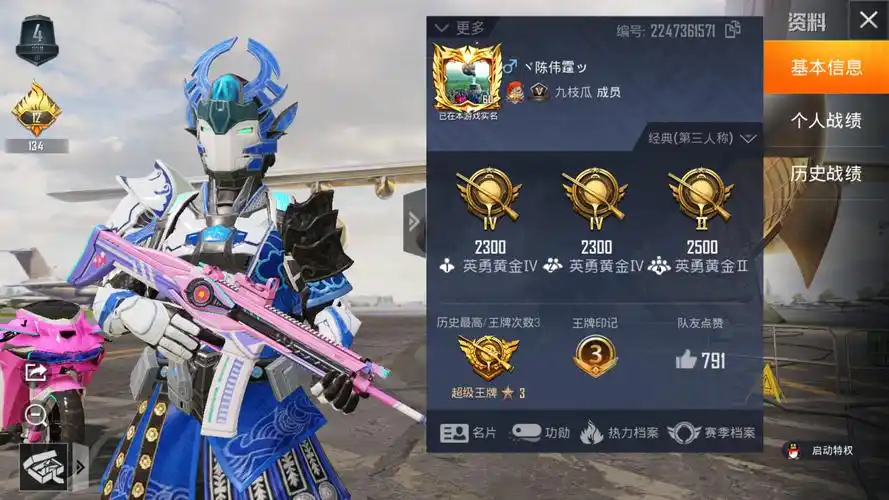Open the box-shaped inventory button
Image resolution: width=889 pixels, height=500 pixels.
point(44,466)
